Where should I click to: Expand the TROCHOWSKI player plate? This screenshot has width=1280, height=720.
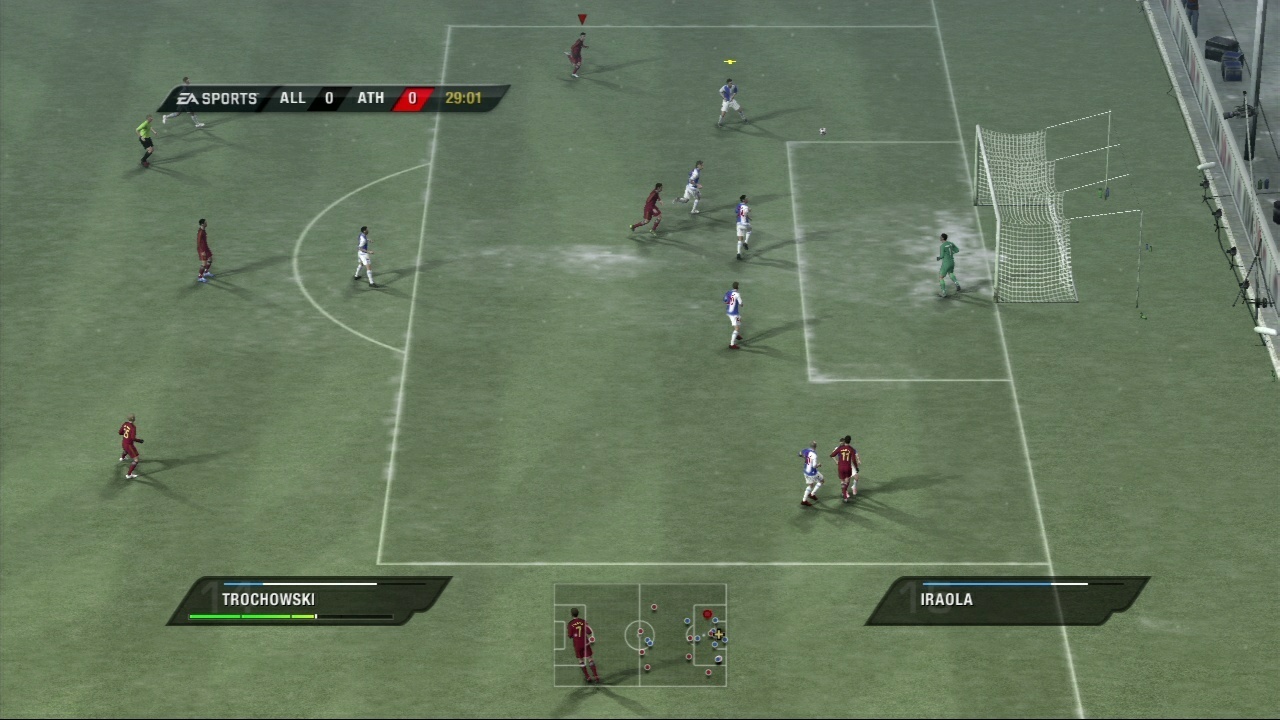click(300, 599)
